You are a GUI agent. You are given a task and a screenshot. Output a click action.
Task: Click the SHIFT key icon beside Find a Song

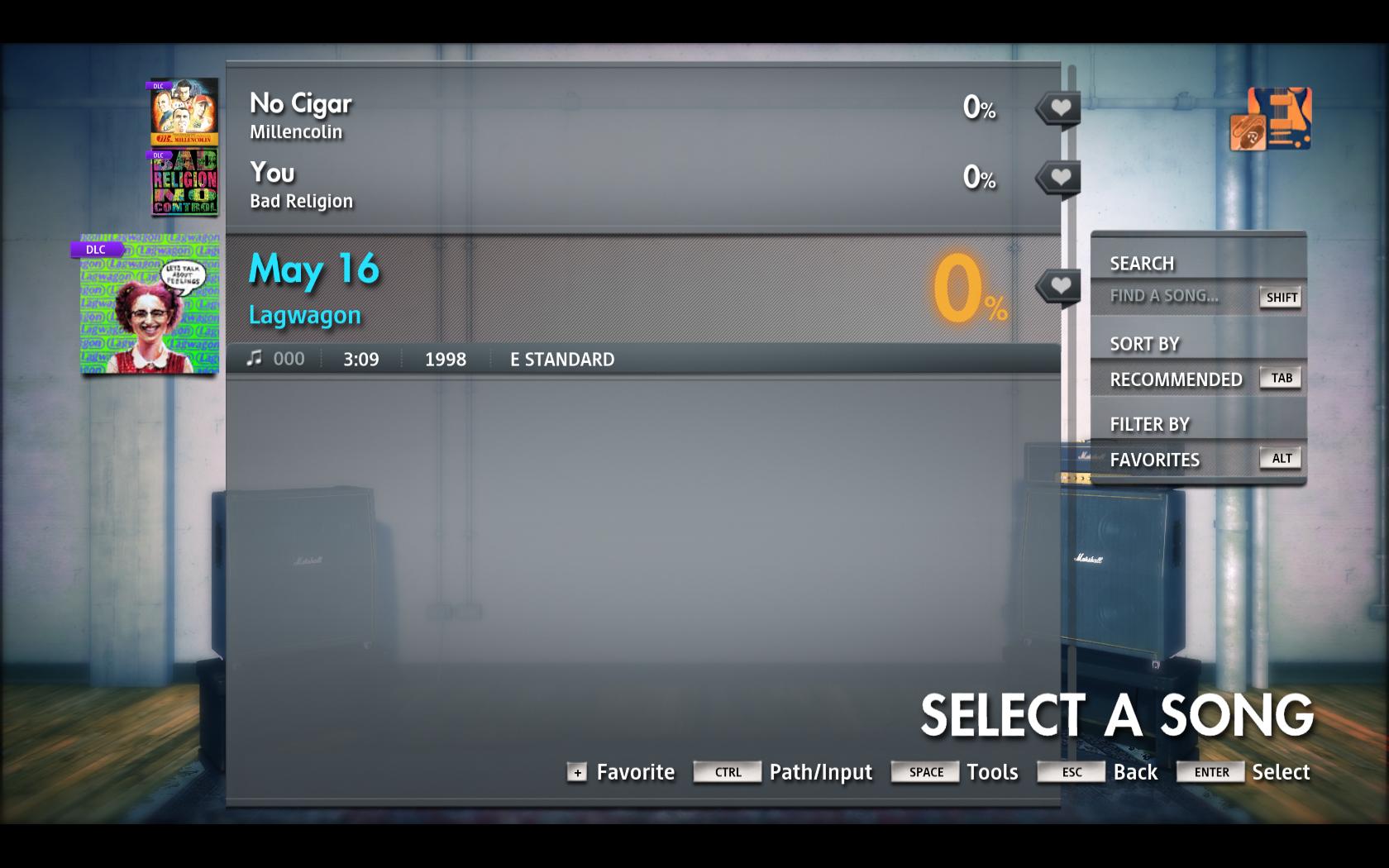click(1280, 298)
